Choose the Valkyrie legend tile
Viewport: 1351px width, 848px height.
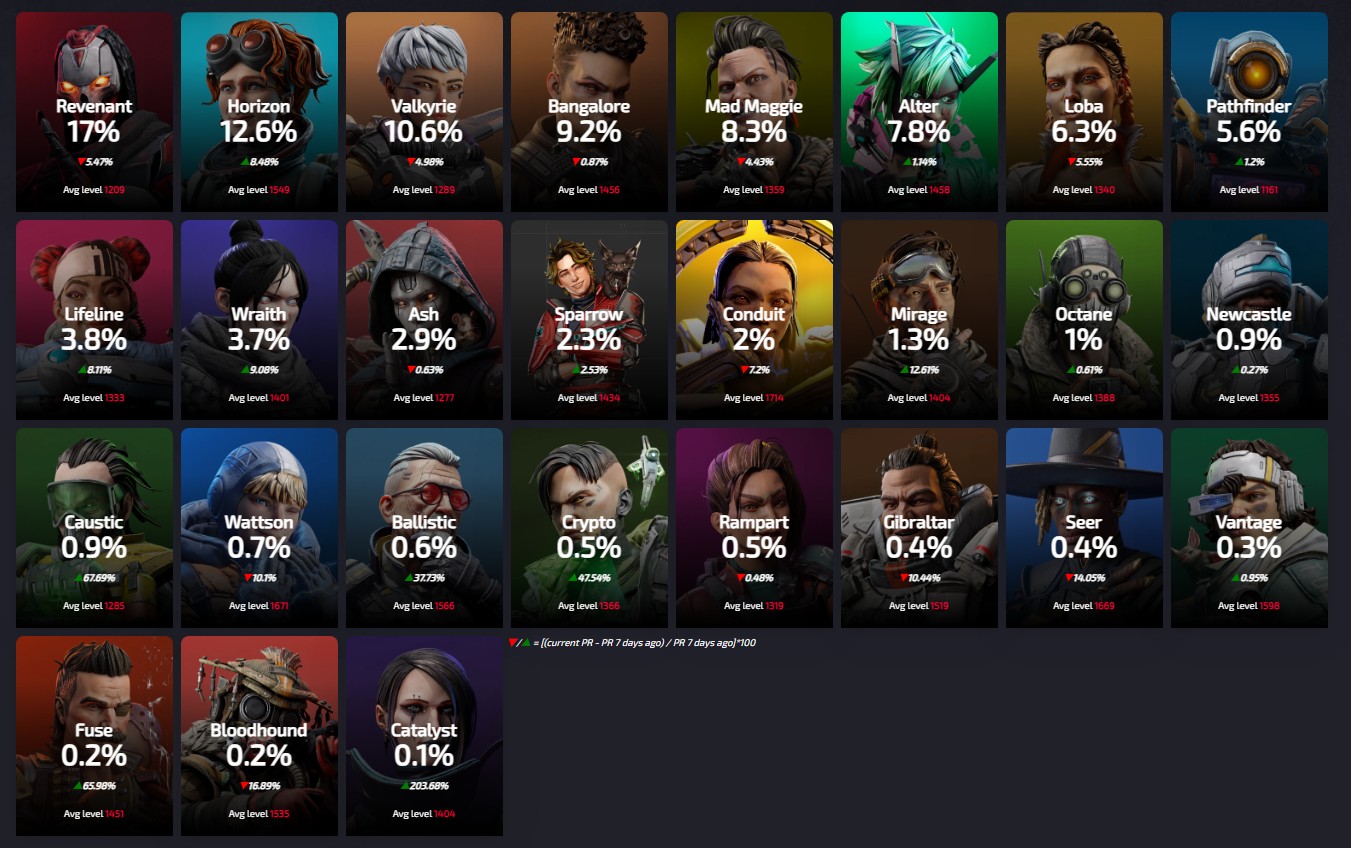[x=424, y=112]
